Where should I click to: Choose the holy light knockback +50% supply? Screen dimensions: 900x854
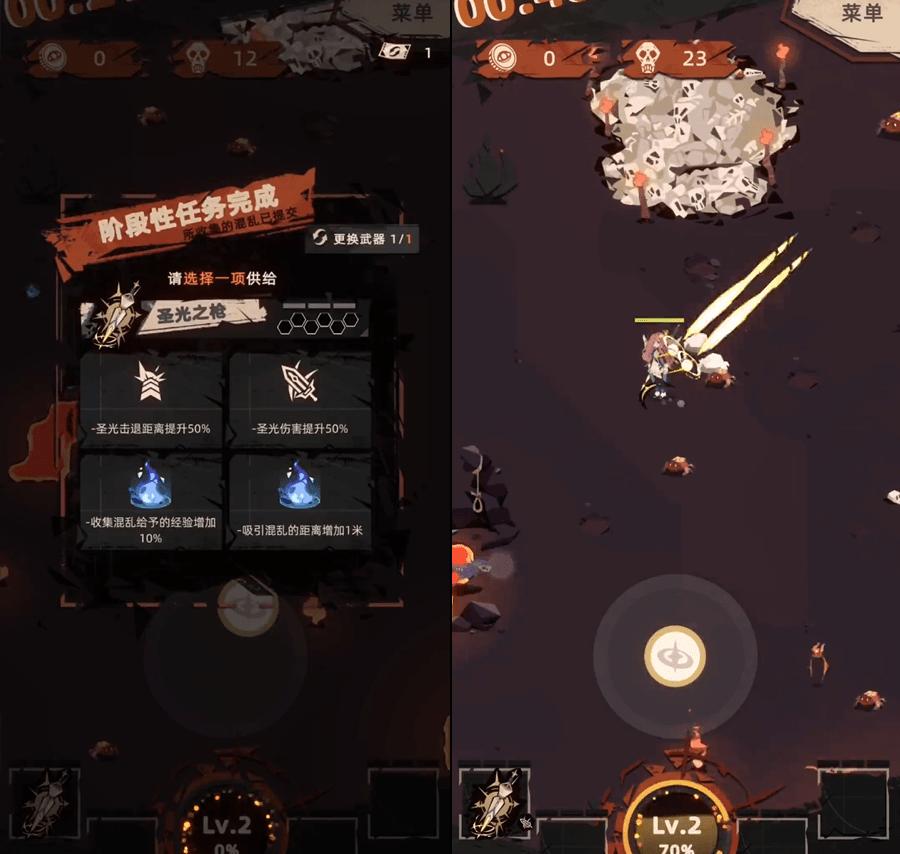click(150, 397)
